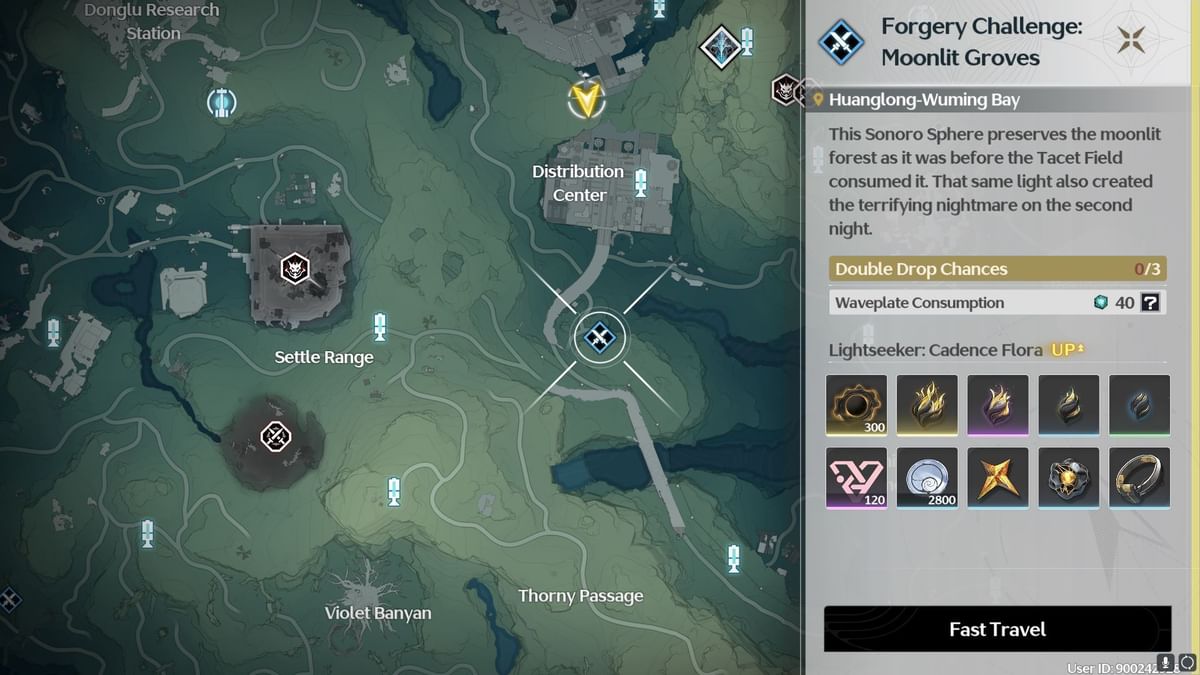Select the Distribution Center resonance beacon
This screenshot has height=675, width=1200.
point(641,183)
